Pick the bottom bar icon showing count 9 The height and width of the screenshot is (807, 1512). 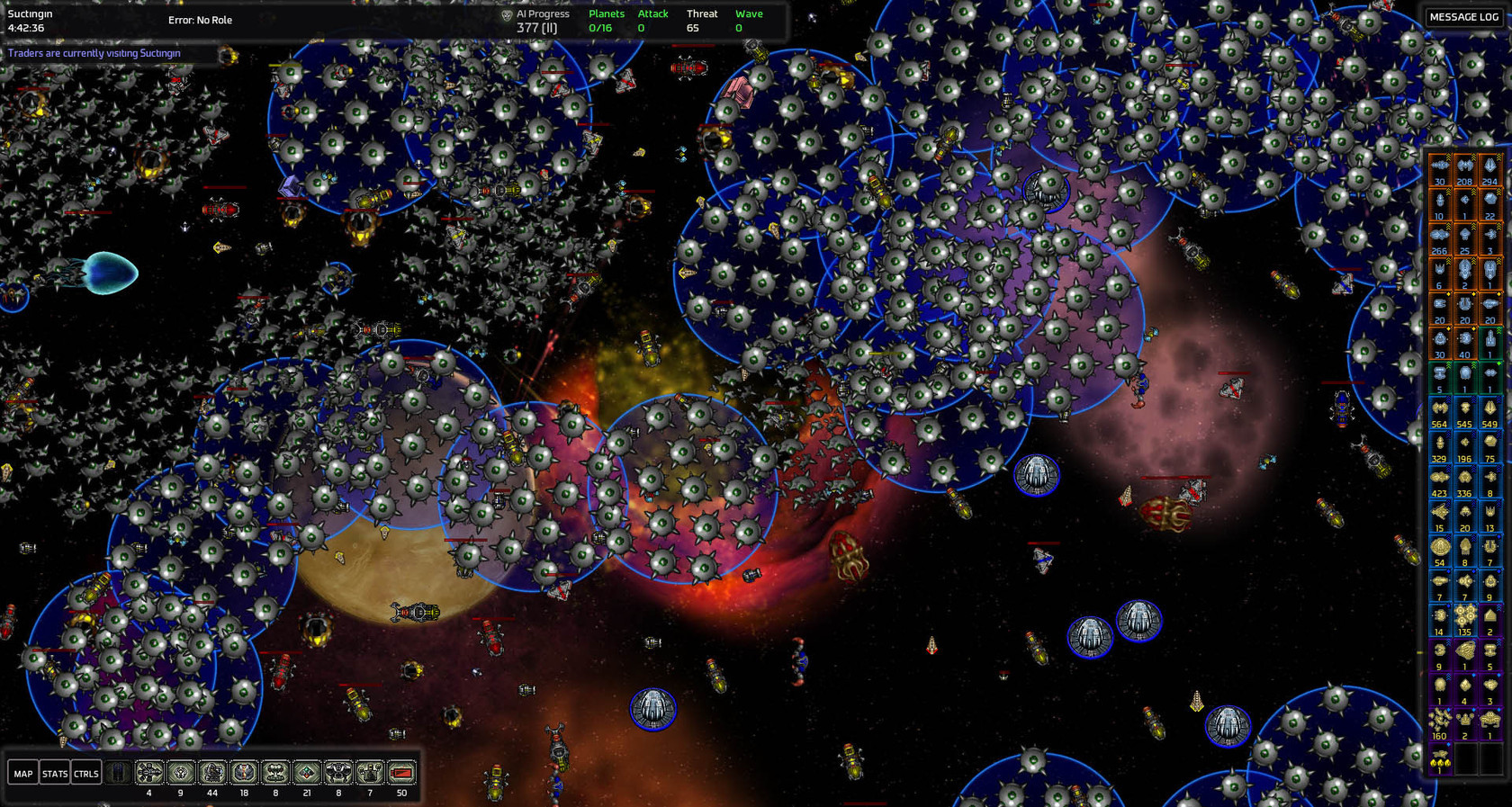pos(181,773)
